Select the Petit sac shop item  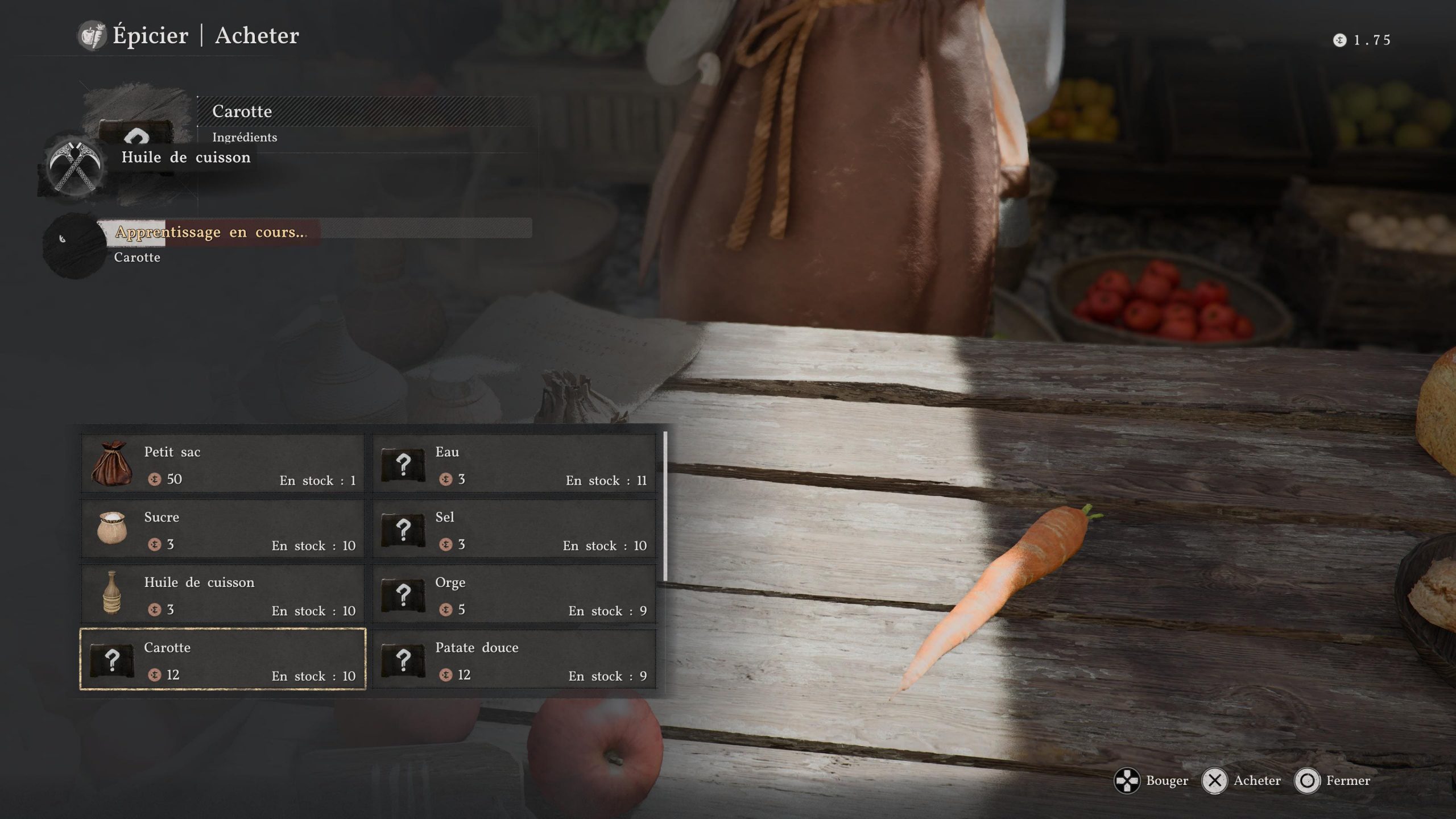point(223,464)
